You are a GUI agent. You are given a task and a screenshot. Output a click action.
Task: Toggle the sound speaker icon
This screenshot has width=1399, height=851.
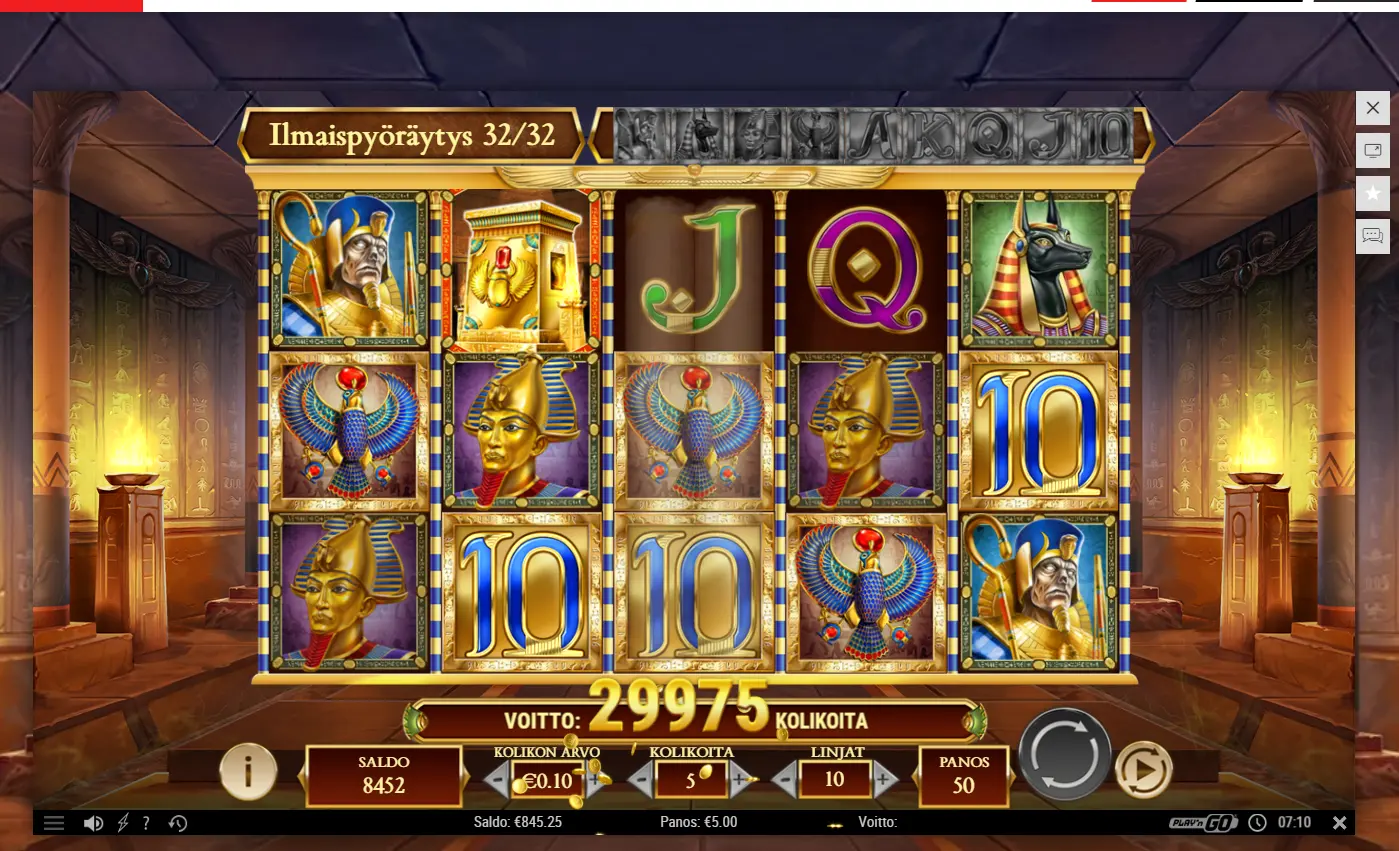[93, 823]
